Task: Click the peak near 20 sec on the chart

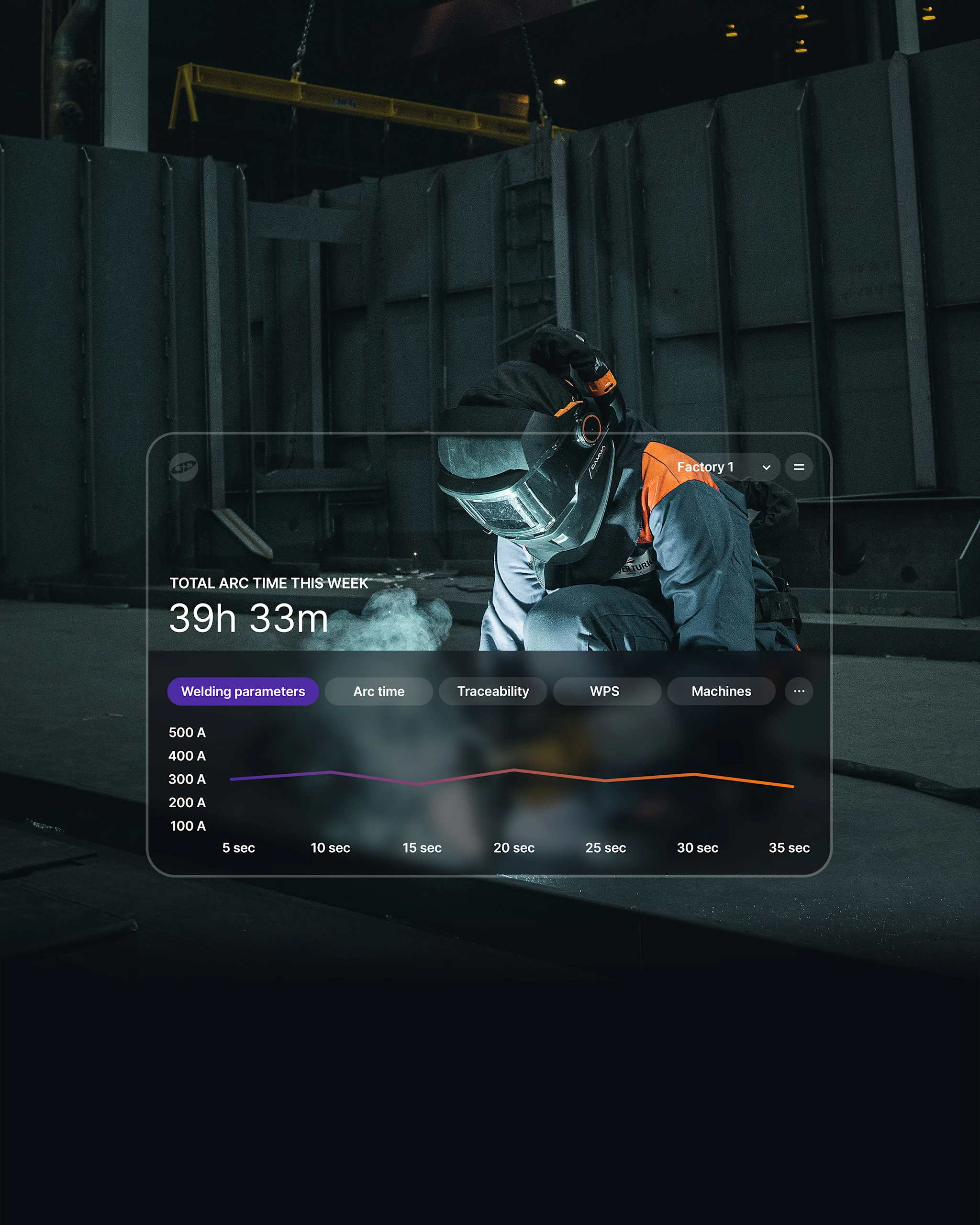Action: click(x=515, y=770)
